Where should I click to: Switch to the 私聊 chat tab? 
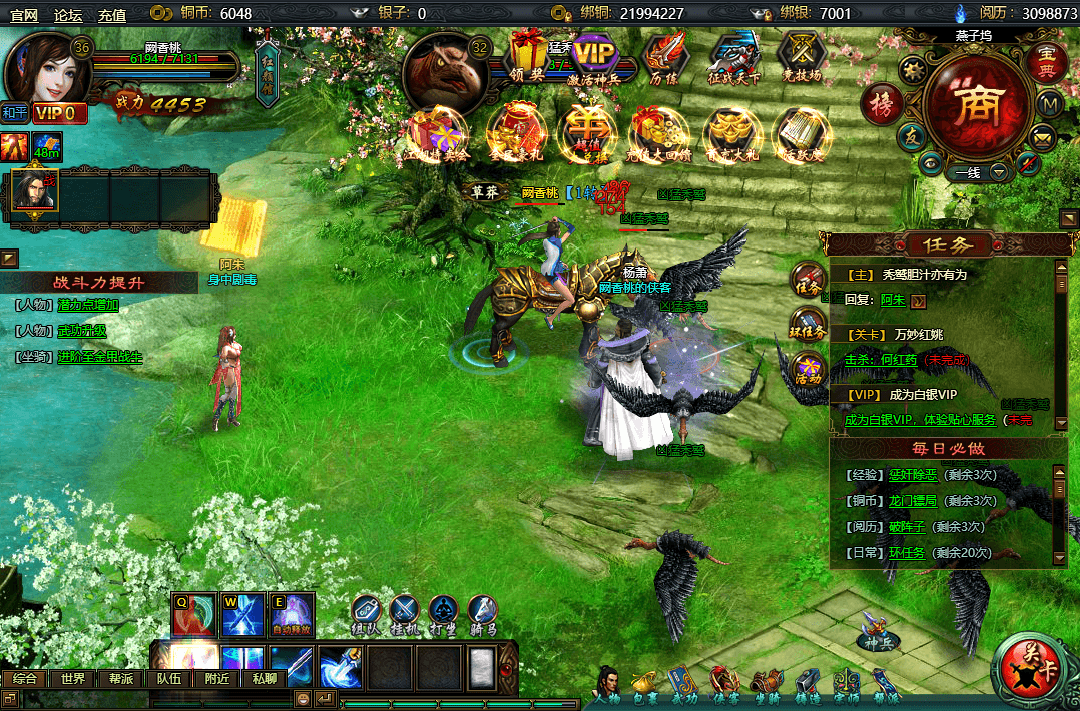pos(264,678)
